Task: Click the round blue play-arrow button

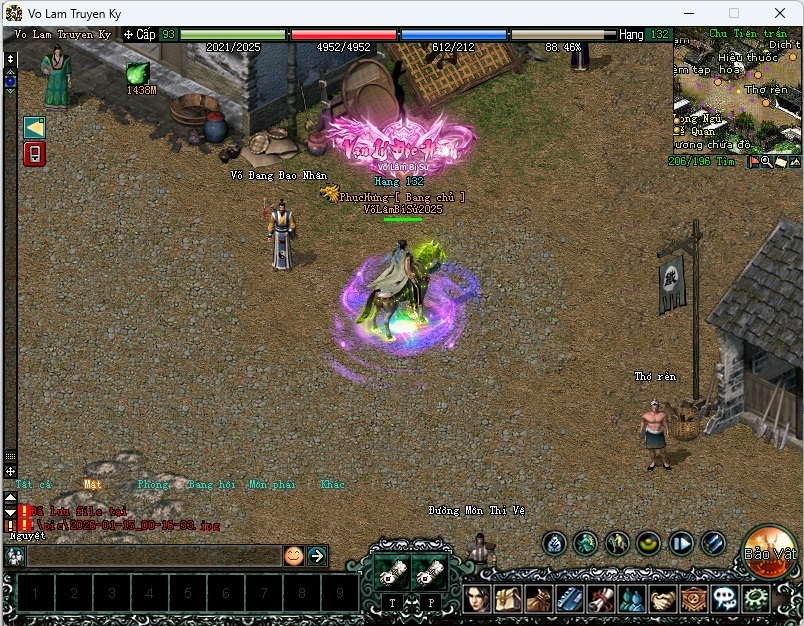Action: tap(681, 543)
